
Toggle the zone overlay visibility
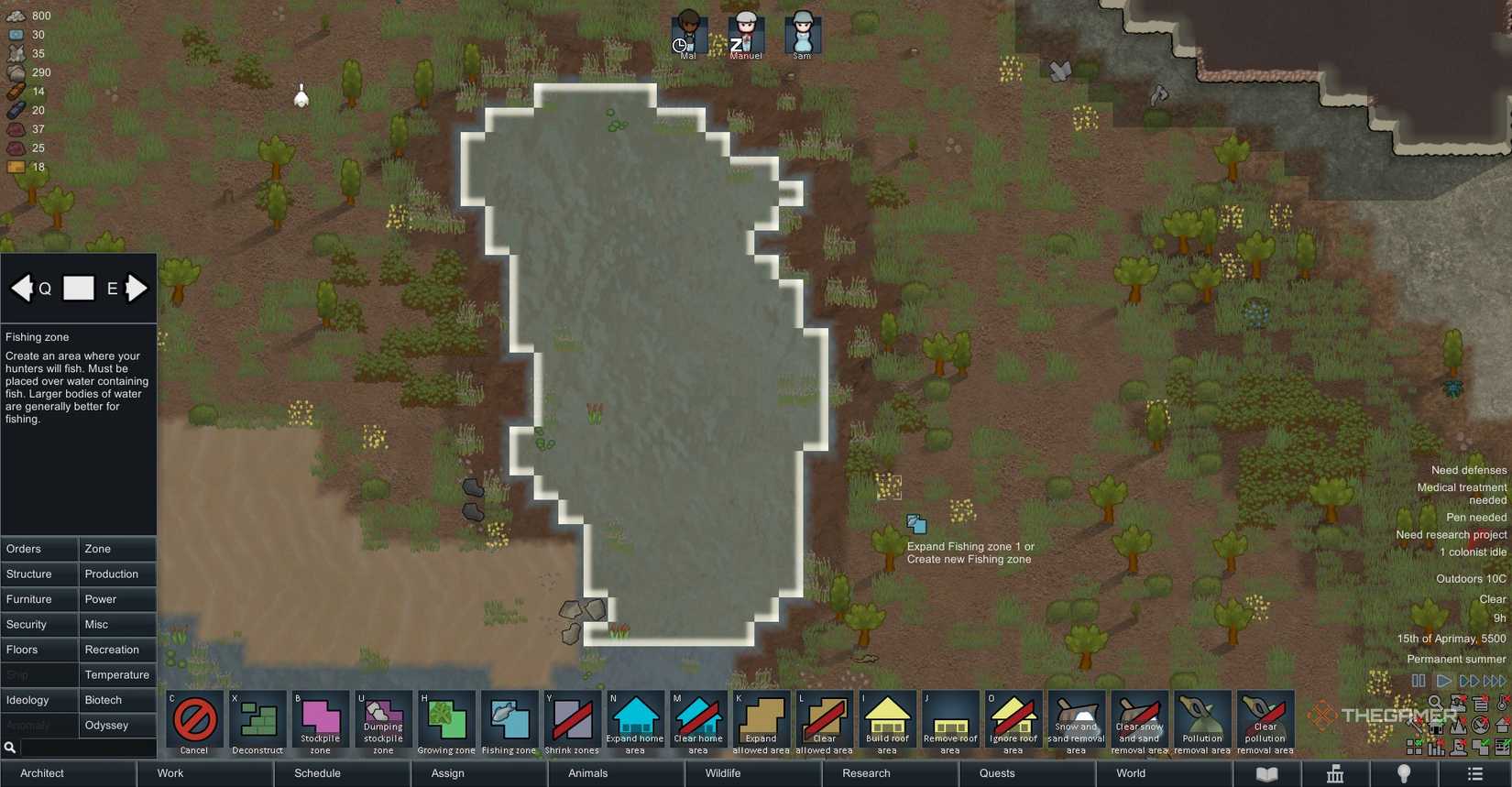[1414, 747]
